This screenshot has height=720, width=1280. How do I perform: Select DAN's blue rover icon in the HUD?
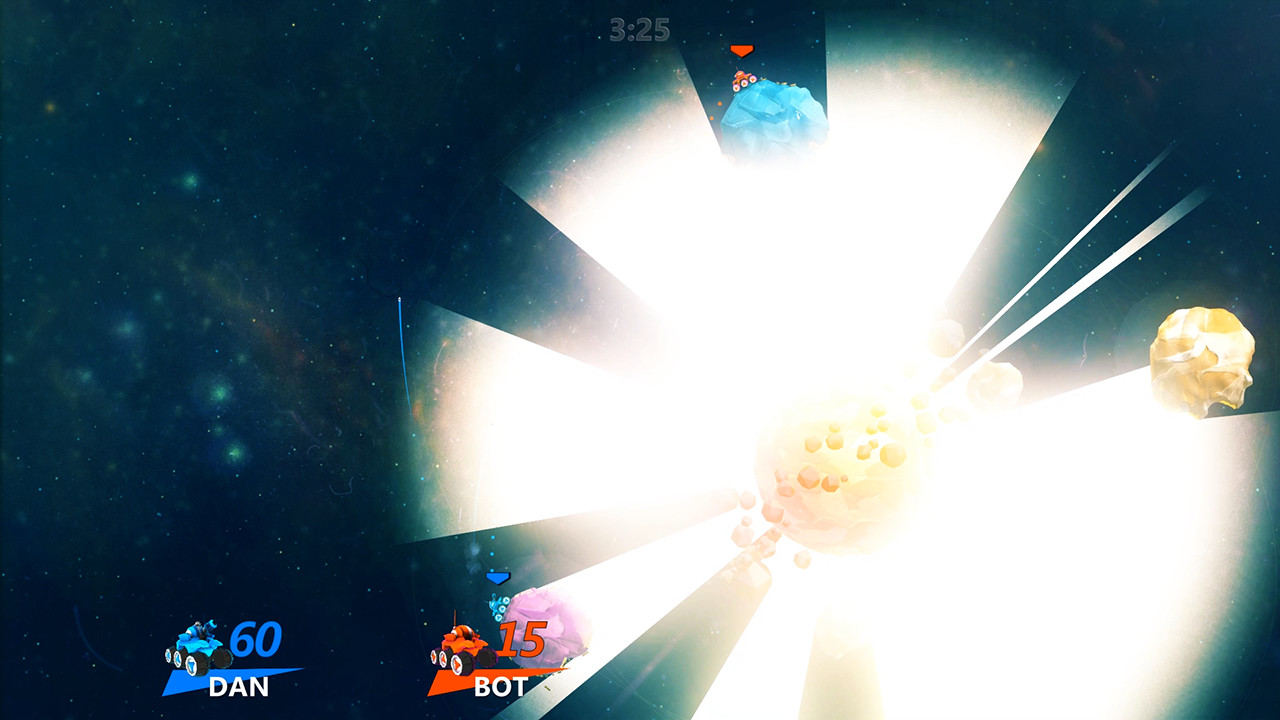(x=196, y=644)
